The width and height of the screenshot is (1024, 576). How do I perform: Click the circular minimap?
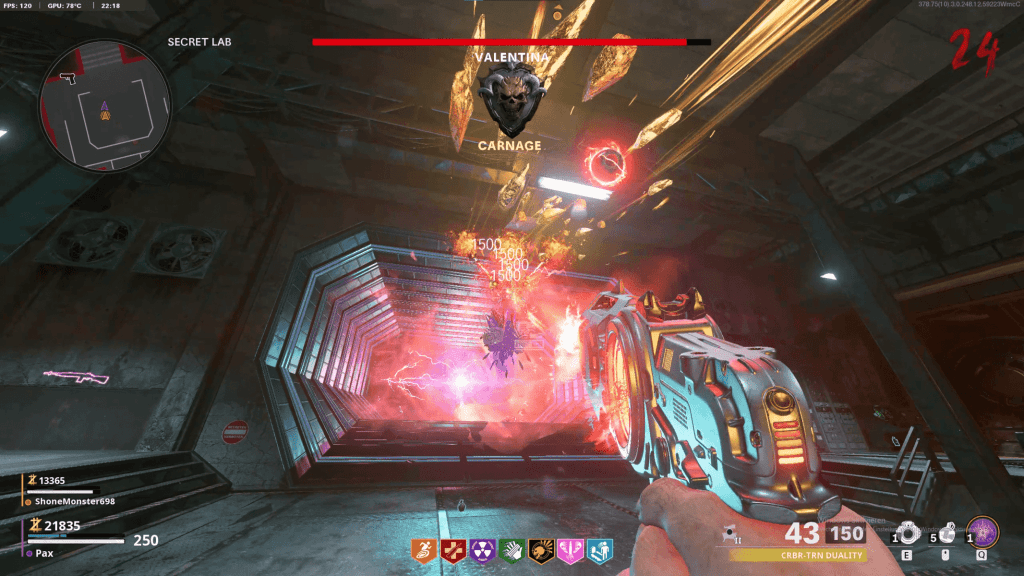click(x=105, y=104)
